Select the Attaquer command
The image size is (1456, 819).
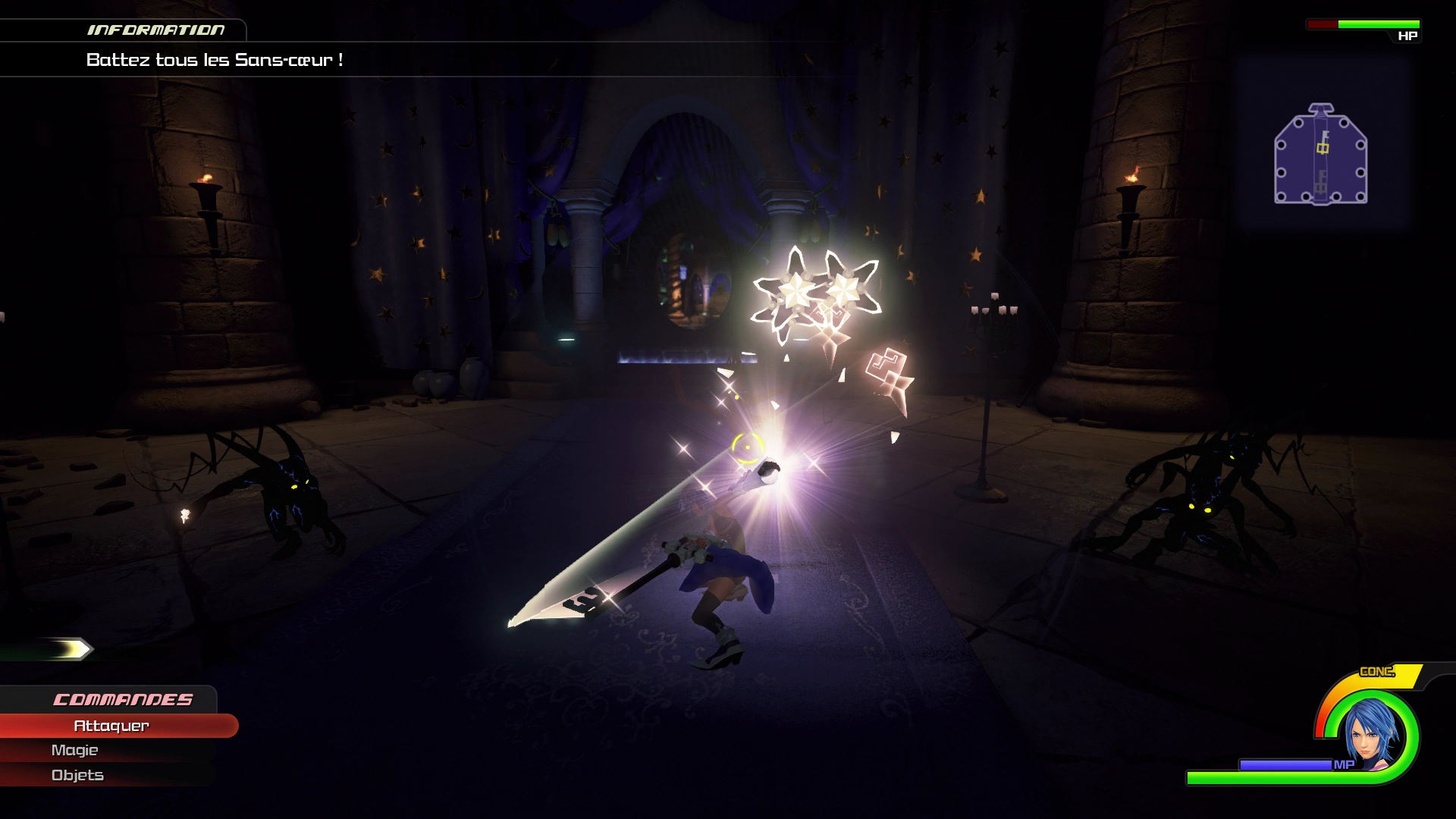[111, 726]
